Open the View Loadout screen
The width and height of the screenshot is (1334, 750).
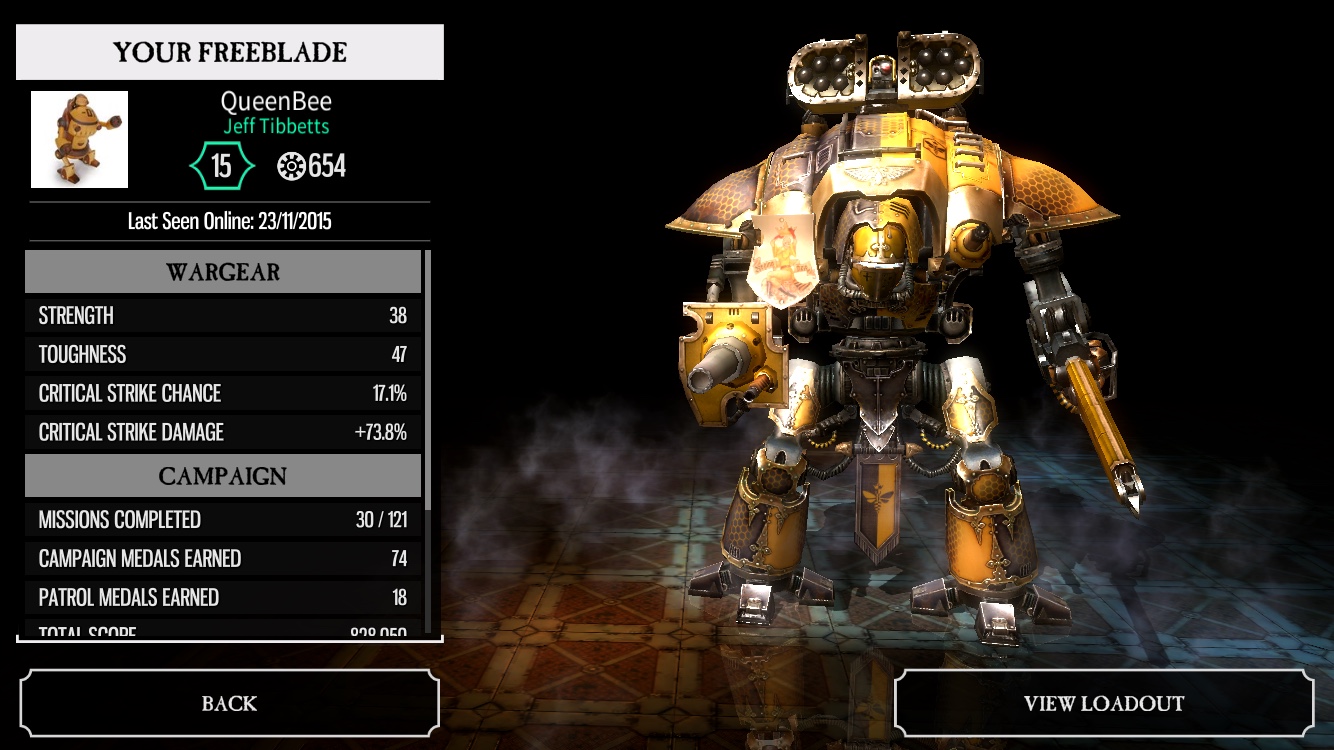pyautogui.click(x=1103, y=703)
